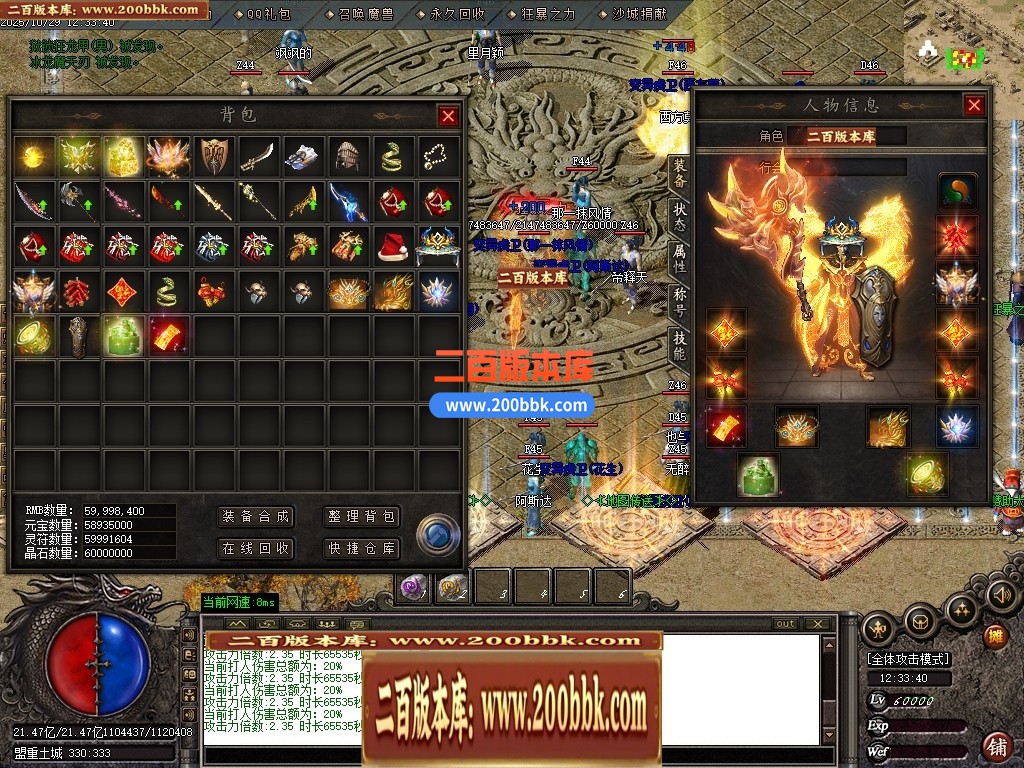Click the equipped yin-yang slot on character panel
The width and height of the screenshot is (1024, 768).
[x=957, y=191]
